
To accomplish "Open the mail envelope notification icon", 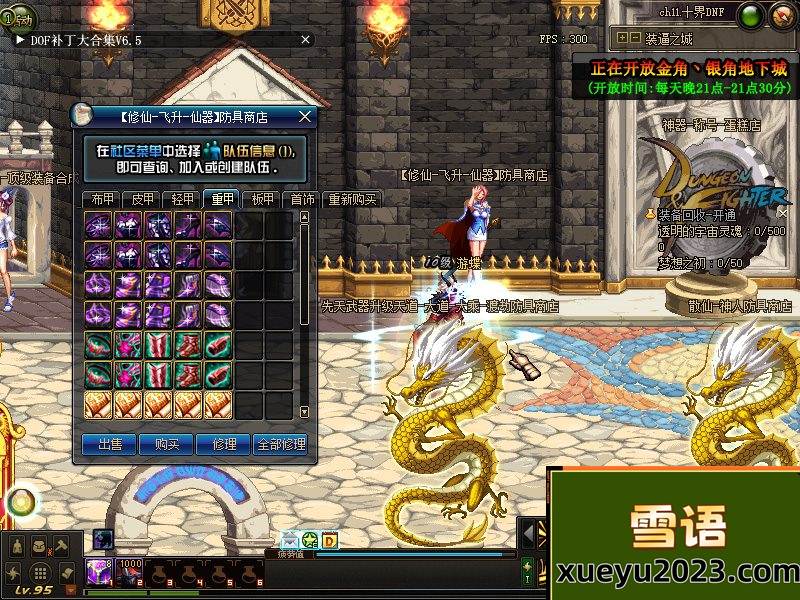I will point(290,540).
